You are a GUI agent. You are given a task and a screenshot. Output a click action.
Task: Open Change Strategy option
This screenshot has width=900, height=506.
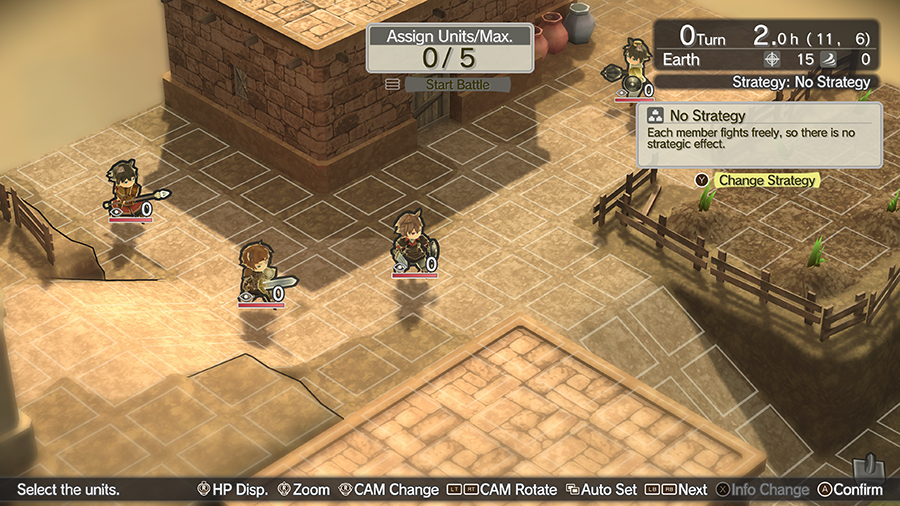click(767, 181)
